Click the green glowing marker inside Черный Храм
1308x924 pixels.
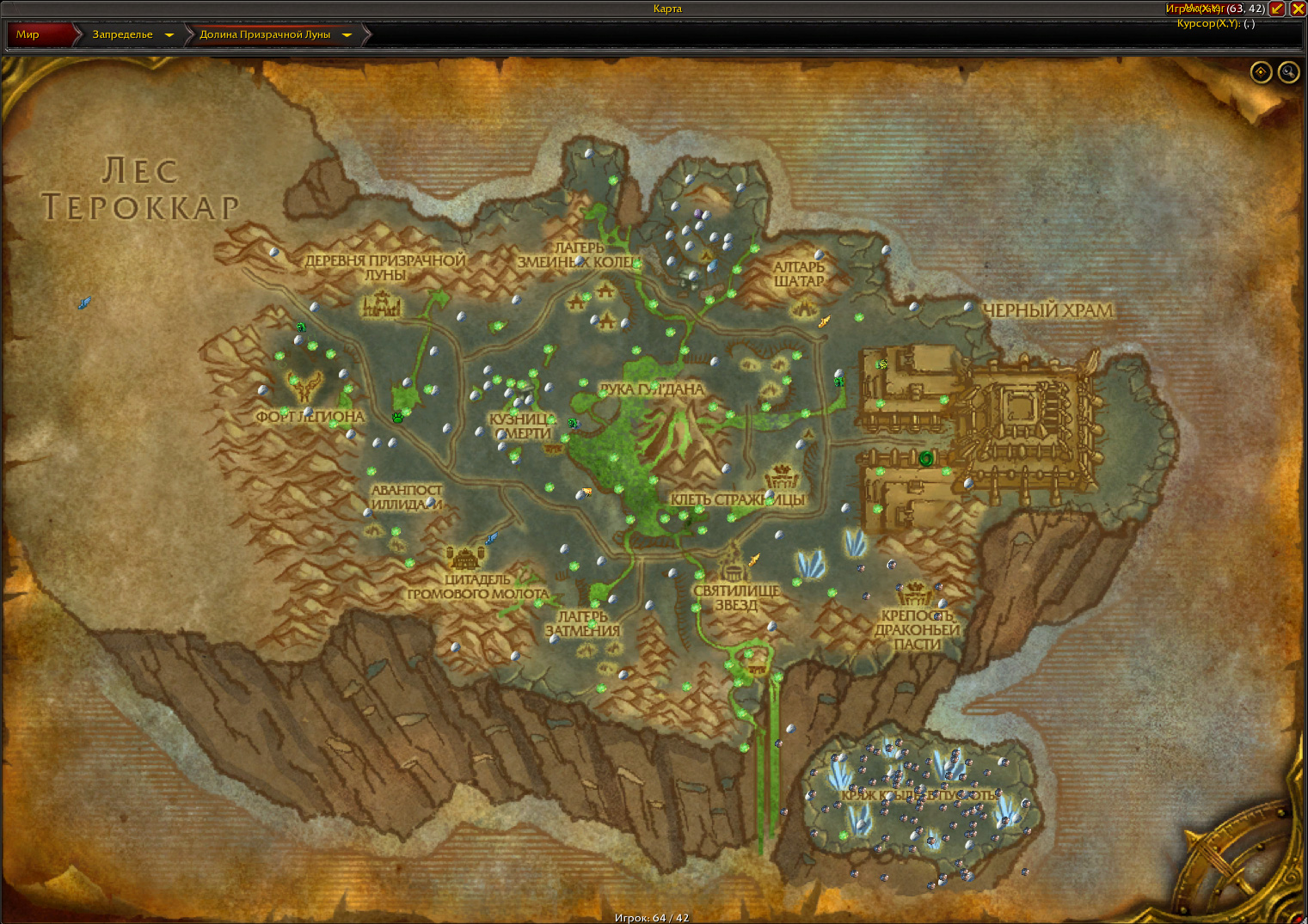pos(927,458)
